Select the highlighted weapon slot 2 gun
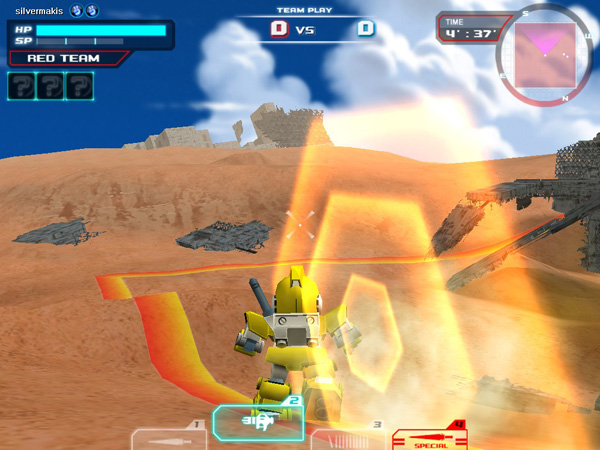600x450 pixels. (258, 422)
